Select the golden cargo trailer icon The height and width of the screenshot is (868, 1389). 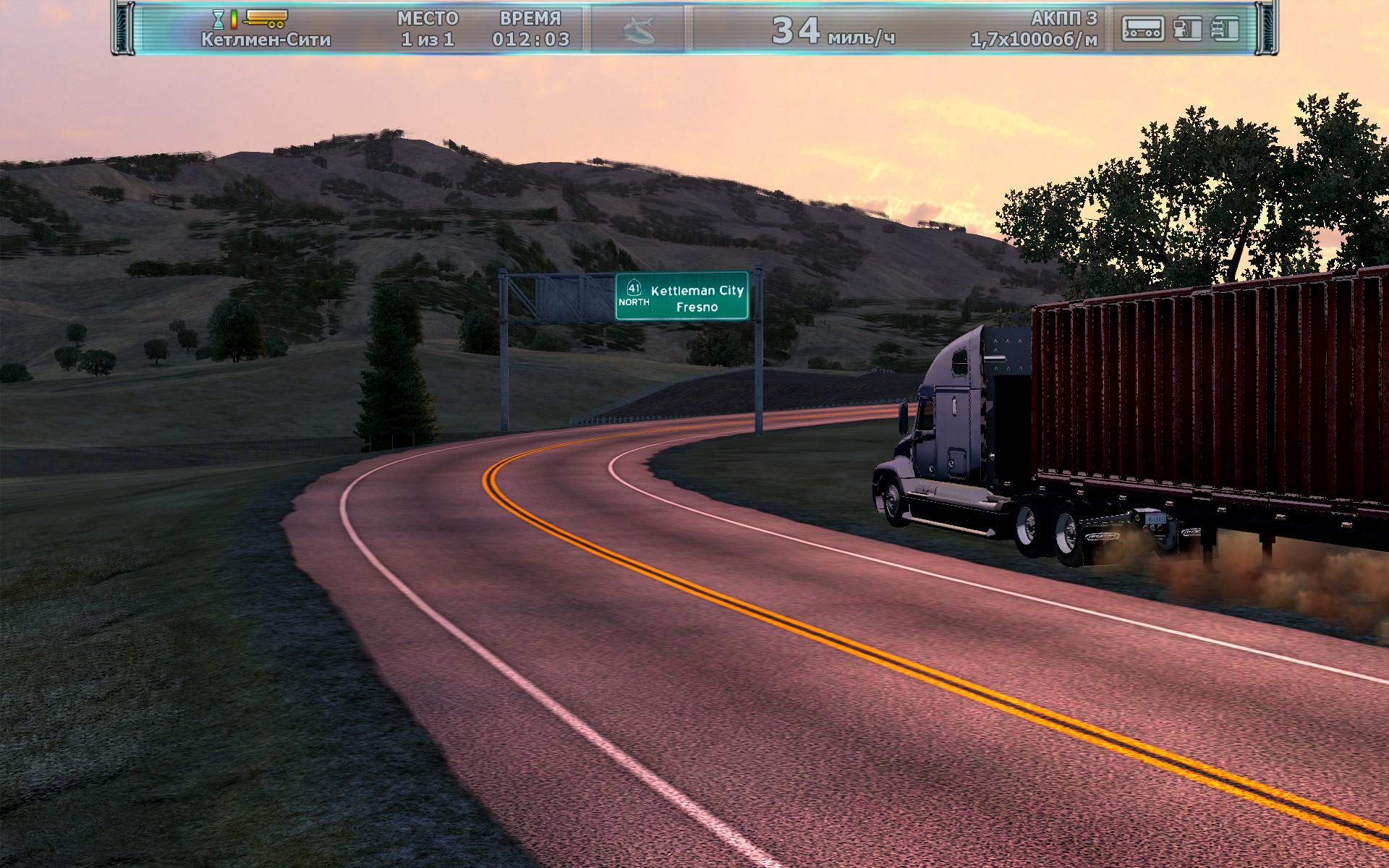pos(266,18)
